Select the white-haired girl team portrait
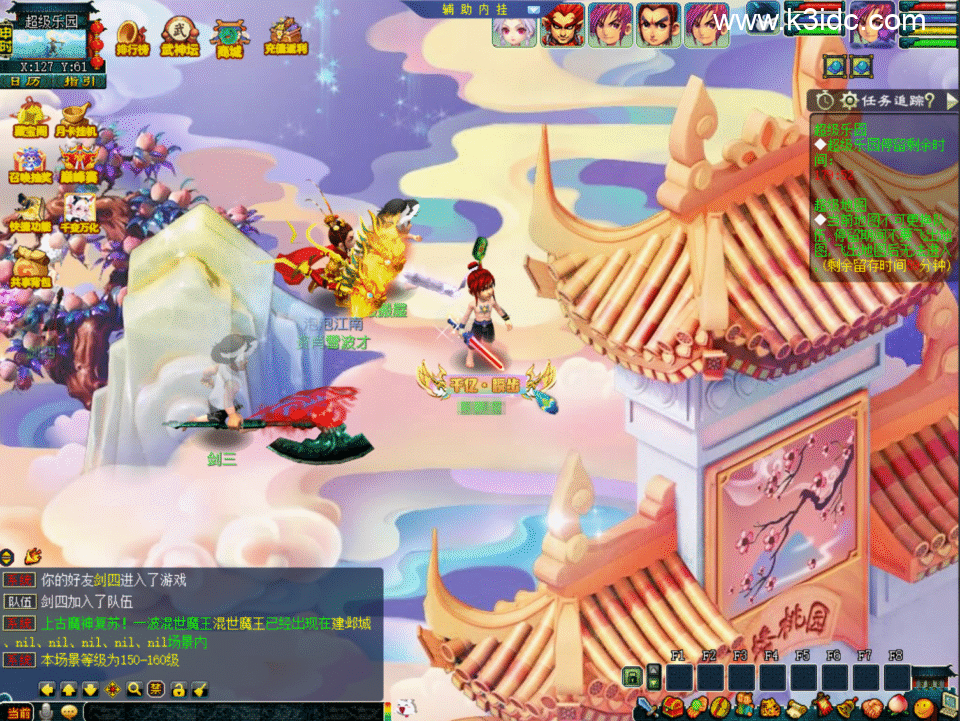Screen dimensions: 960x721 coord(513,25)
